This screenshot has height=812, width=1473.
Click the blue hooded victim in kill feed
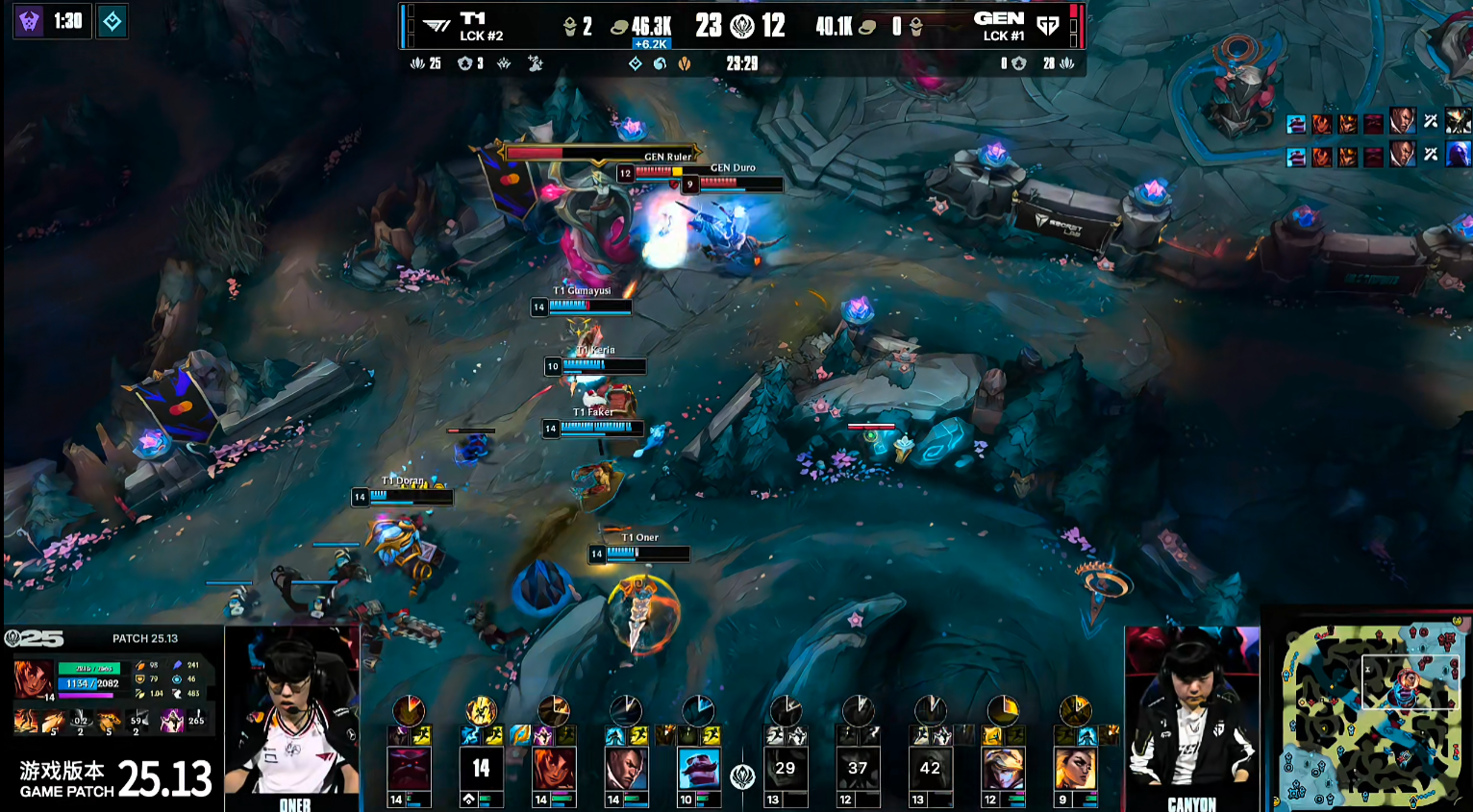click(1459, 154)
